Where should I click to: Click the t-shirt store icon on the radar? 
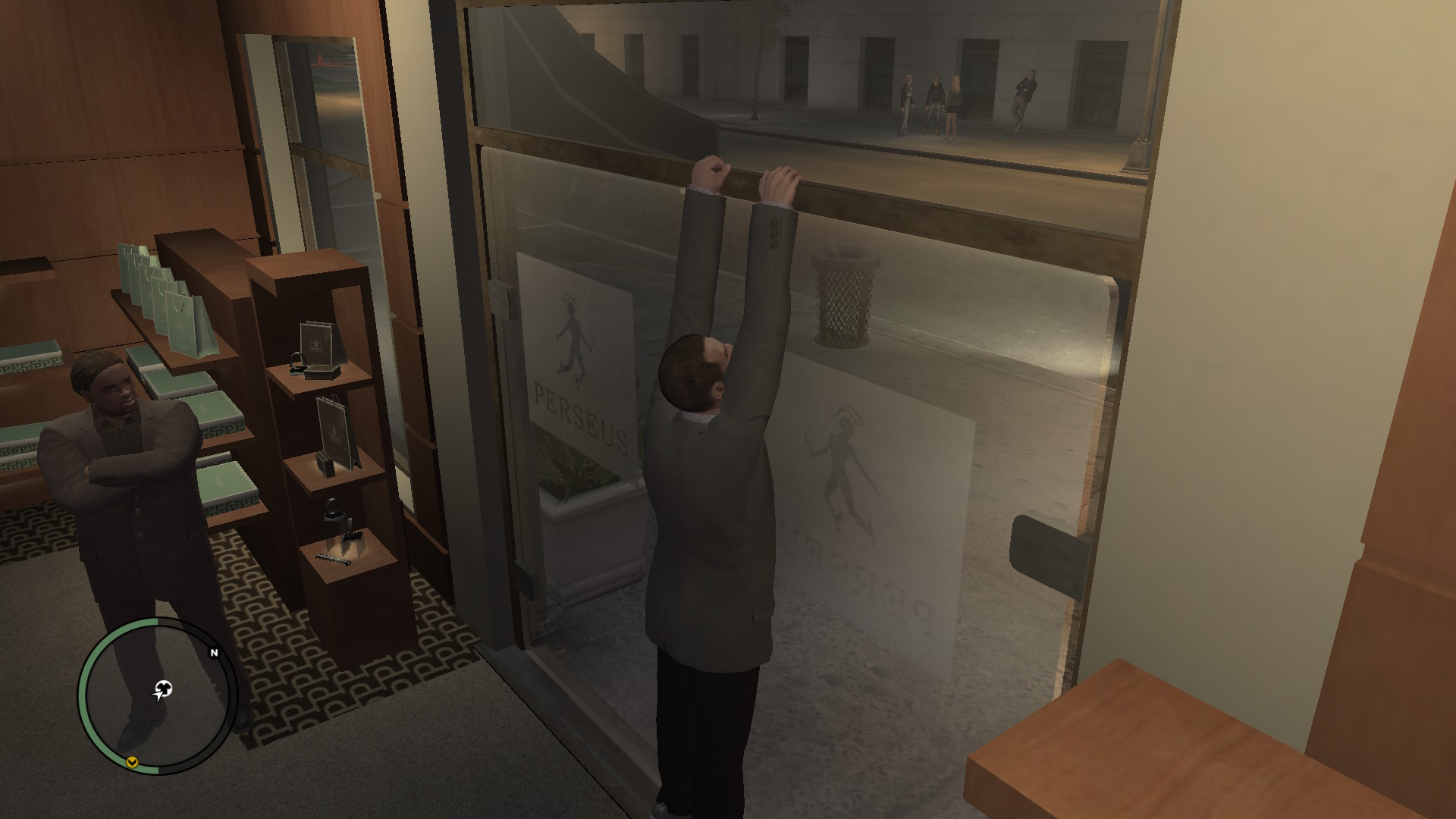pyautogui.click(x=165, y=687)
